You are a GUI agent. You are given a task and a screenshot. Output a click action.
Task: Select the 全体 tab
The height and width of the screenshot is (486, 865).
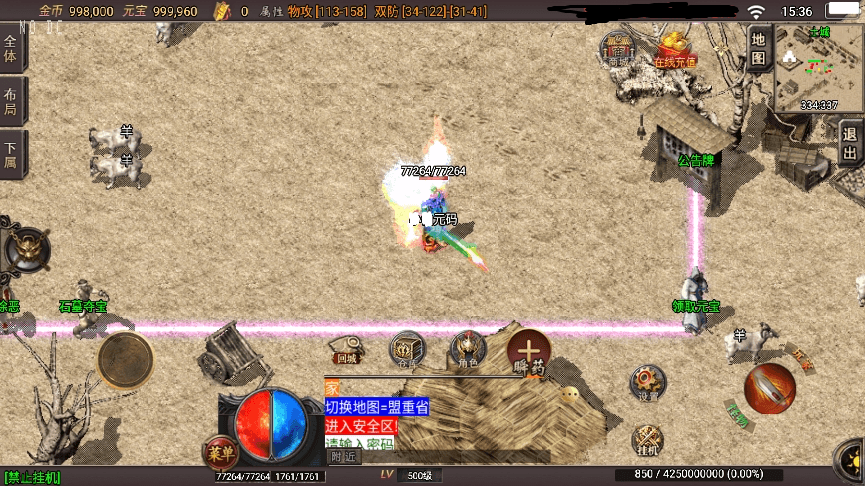click(x=12, y=50)
